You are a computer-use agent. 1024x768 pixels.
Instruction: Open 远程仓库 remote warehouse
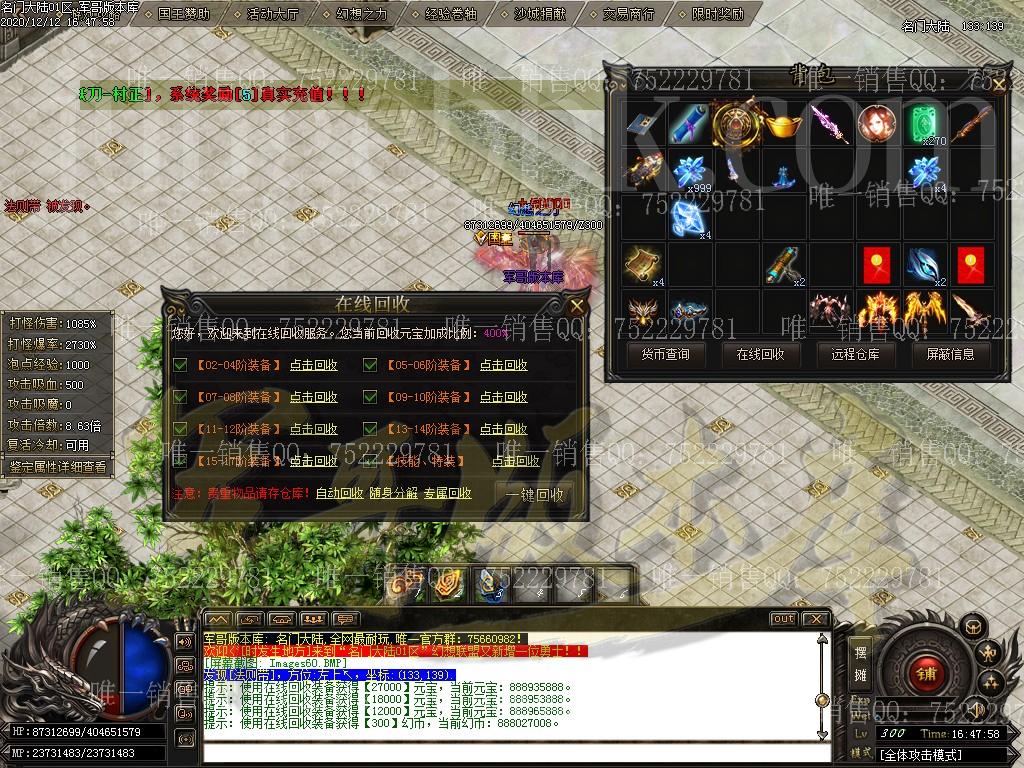pyautogui.click(x=849, y=354)
